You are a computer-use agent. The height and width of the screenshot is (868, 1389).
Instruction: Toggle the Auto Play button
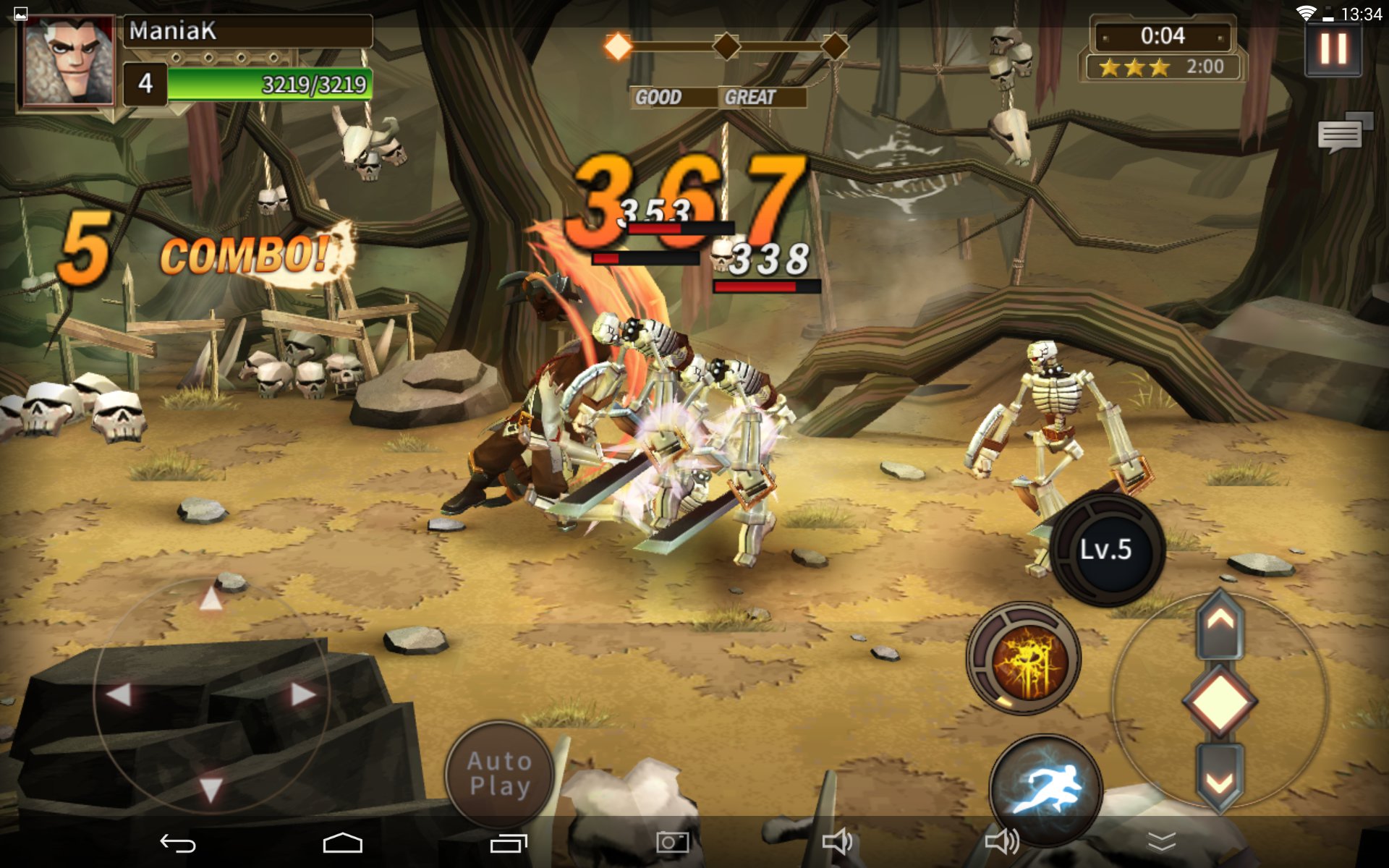tap(499, 774)
